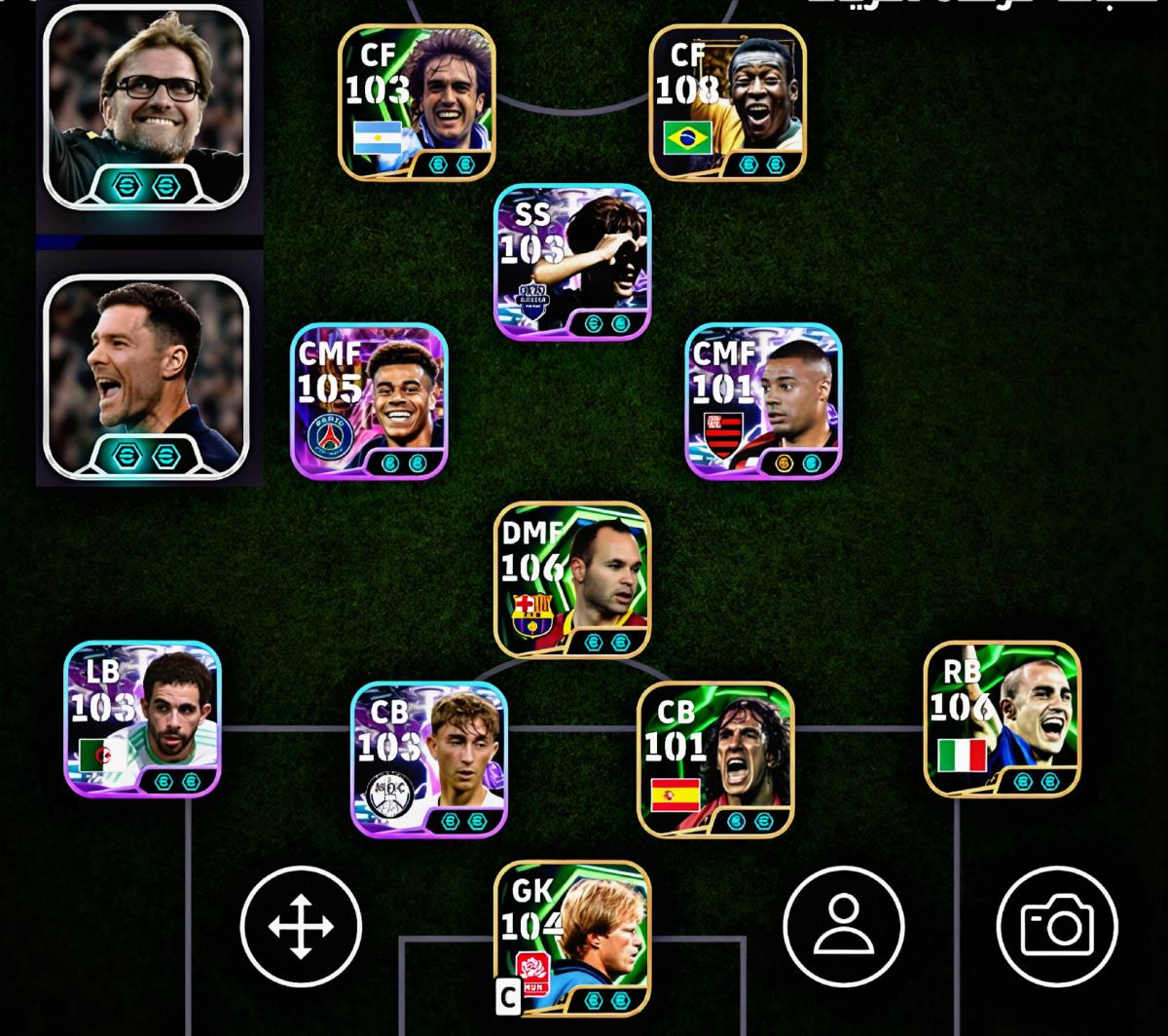Open the player profile silhouette button

844,926
